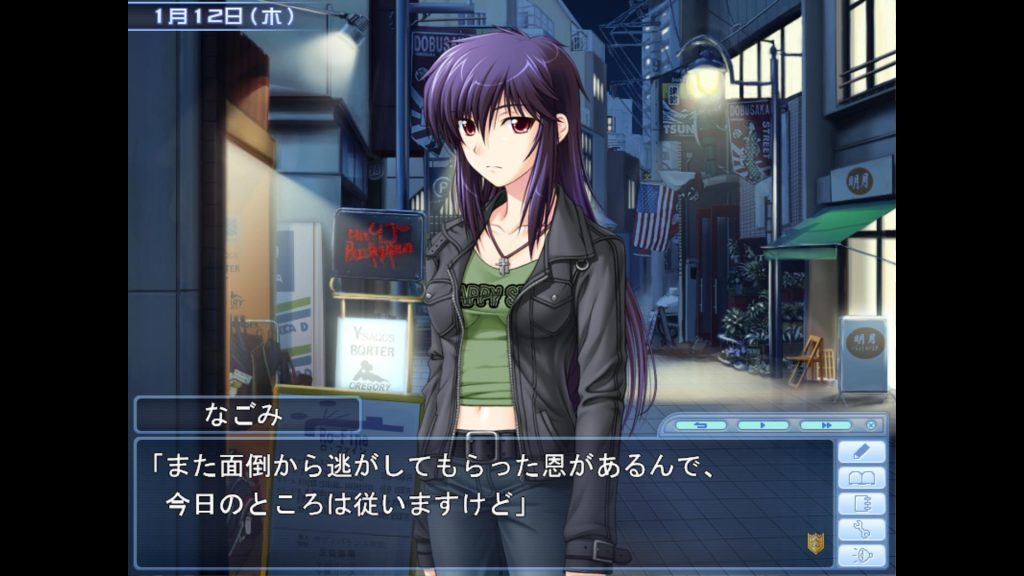Click the bell icon button
The height and width of the screenshot is (576, 1024).
coord(861,556)
